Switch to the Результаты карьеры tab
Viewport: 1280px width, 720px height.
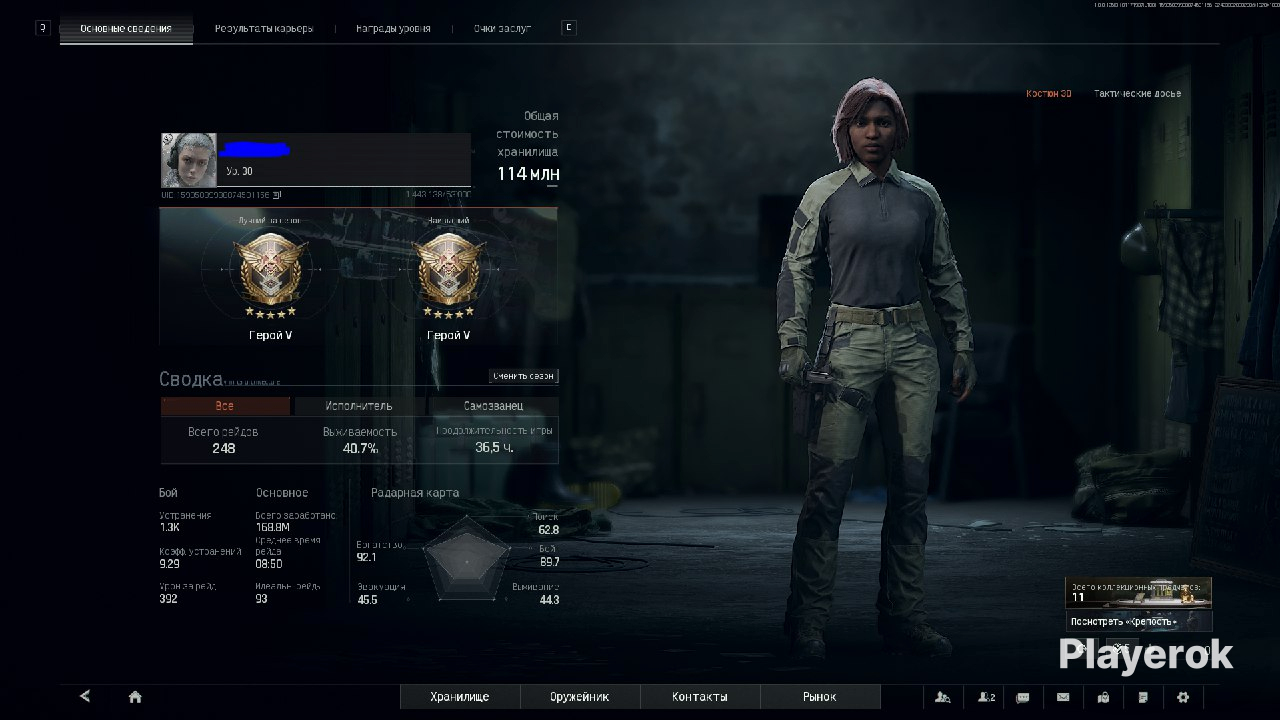point(264,28)
